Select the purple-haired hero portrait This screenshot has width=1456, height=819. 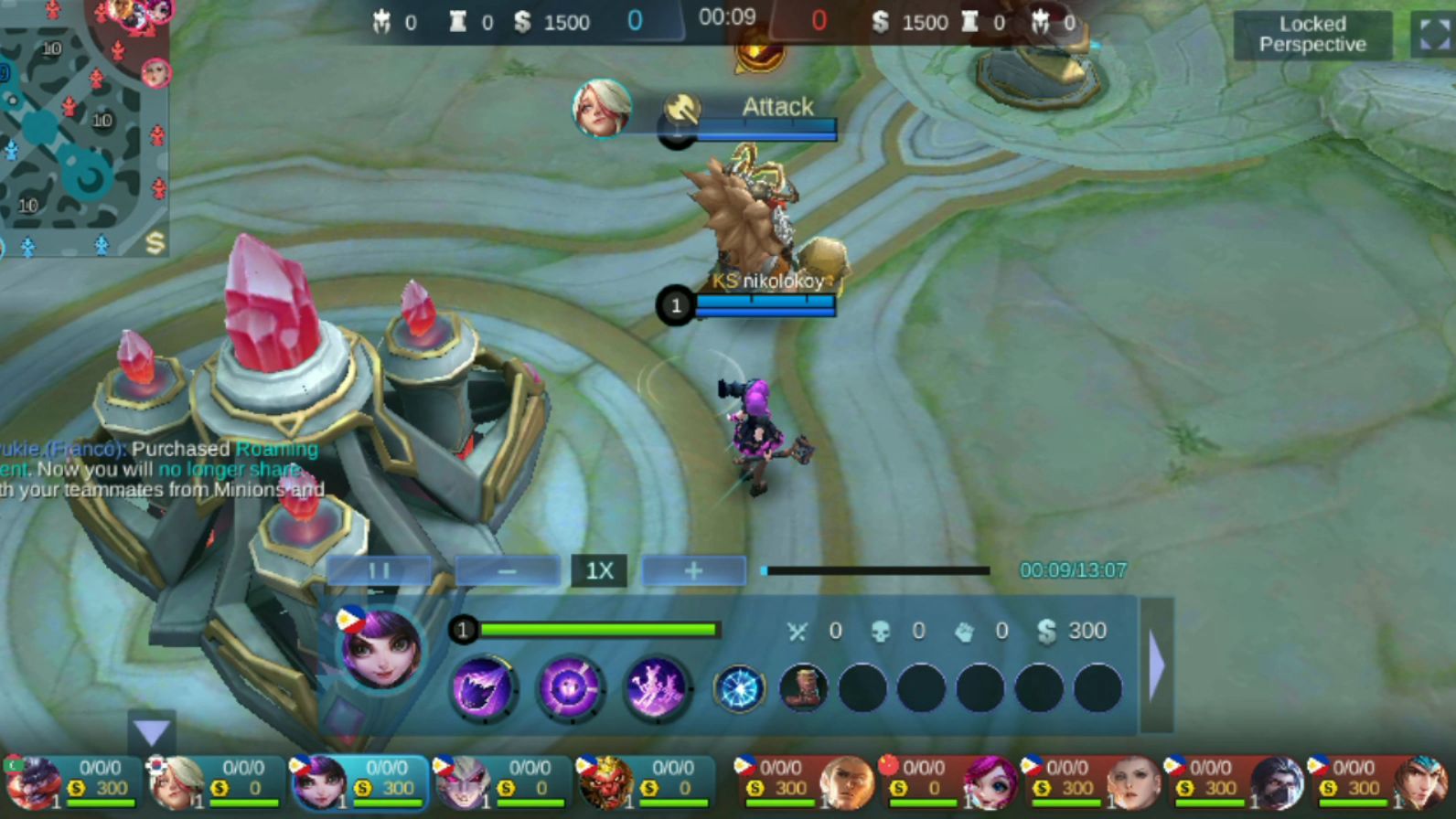380,649
